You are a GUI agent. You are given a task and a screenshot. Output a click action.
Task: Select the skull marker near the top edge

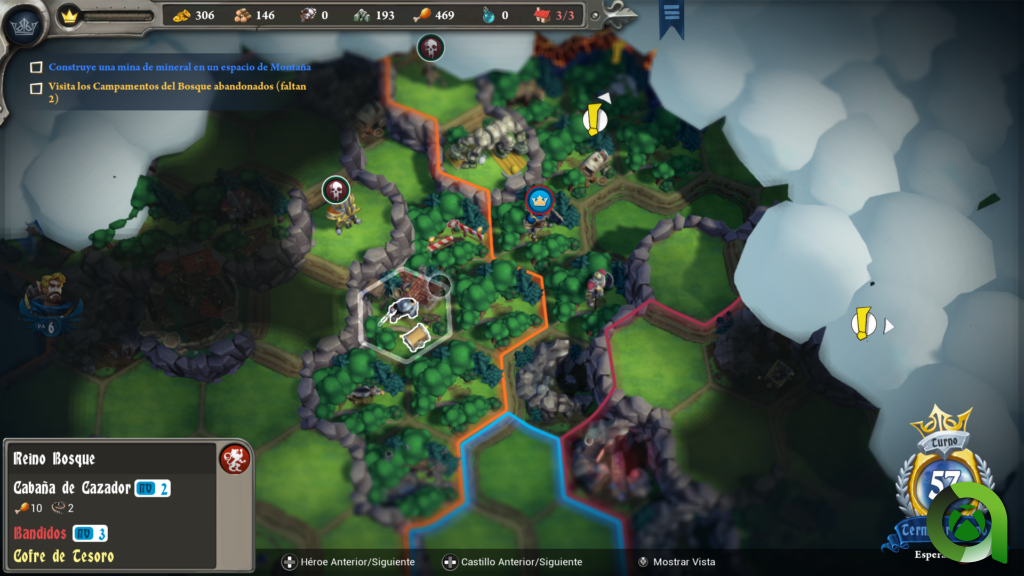coord(430,47)
